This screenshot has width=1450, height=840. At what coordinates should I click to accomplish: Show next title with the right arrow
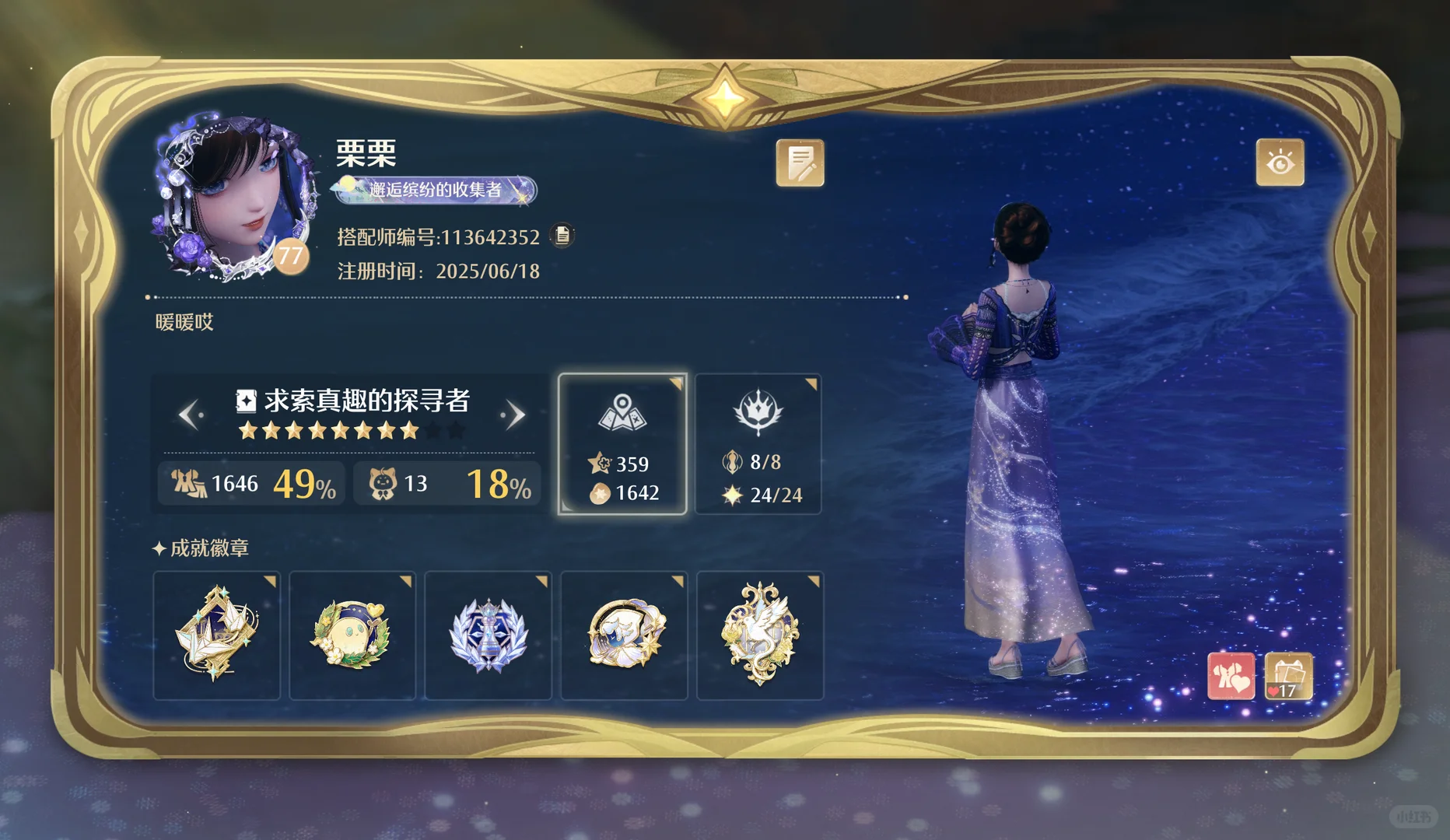click(x=516, y=415)
